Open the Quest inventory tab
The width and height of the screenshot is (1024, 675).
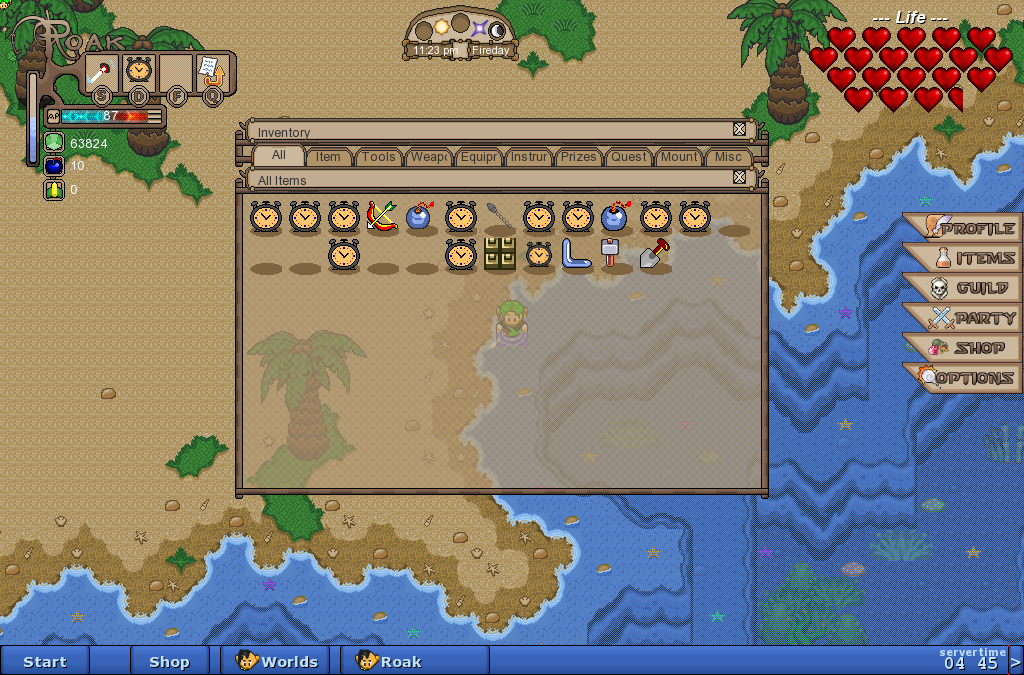coord(629,157)
